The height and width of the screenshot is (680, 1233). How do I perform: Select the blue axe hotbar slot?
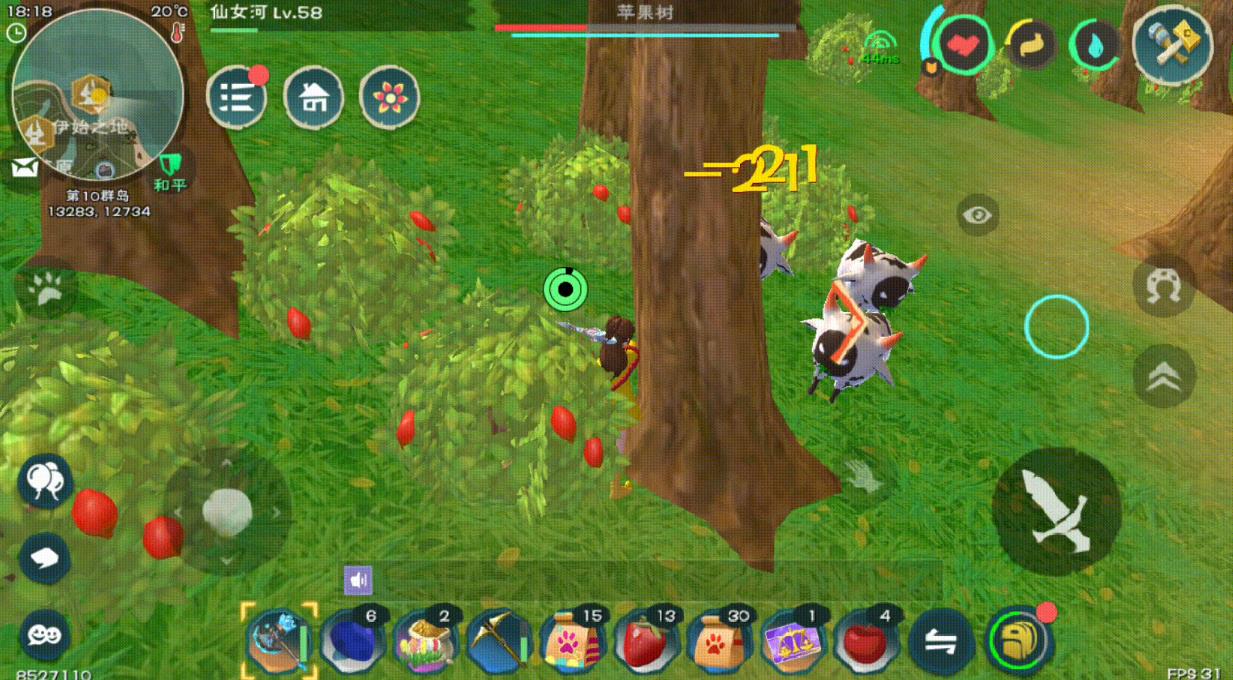point(277,640)
